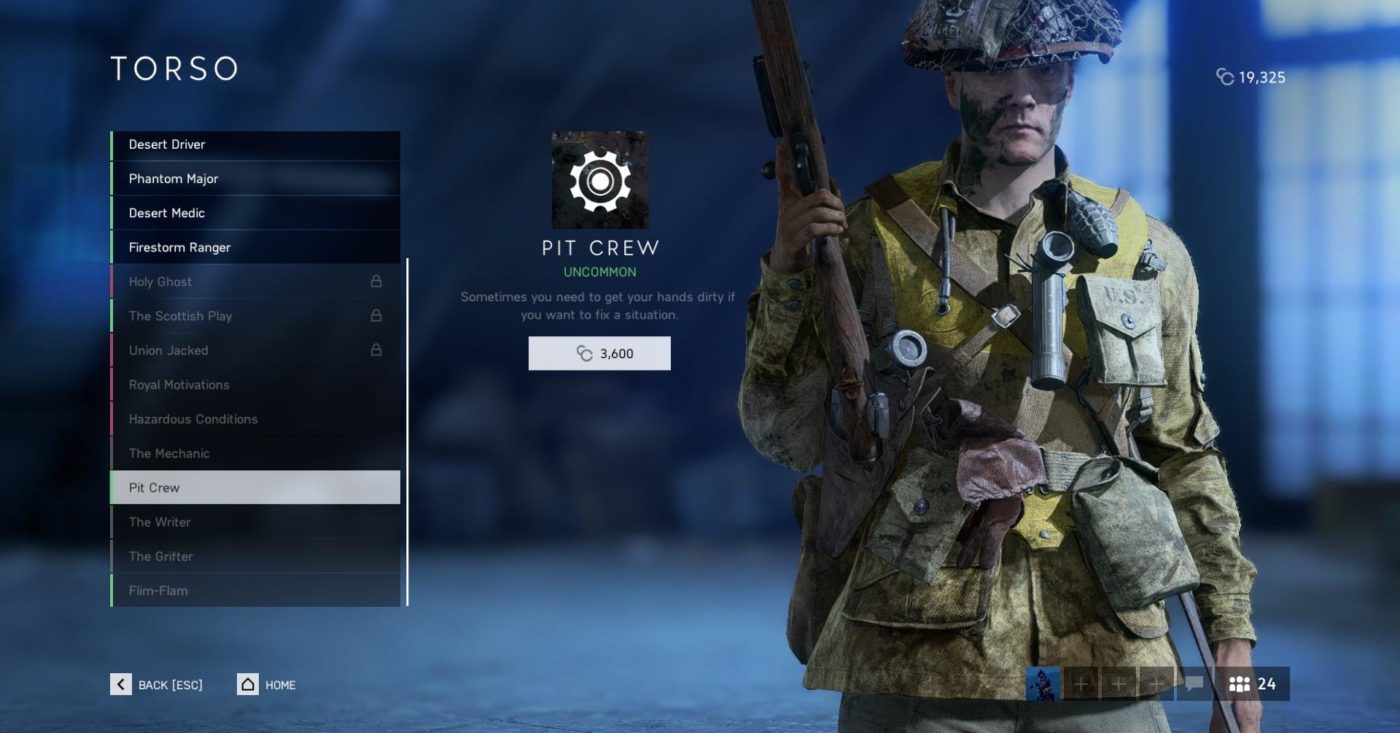Click the torso list scrollbar
The image size is (1400, 733).
pyautogui.click(x=410, y=430)
